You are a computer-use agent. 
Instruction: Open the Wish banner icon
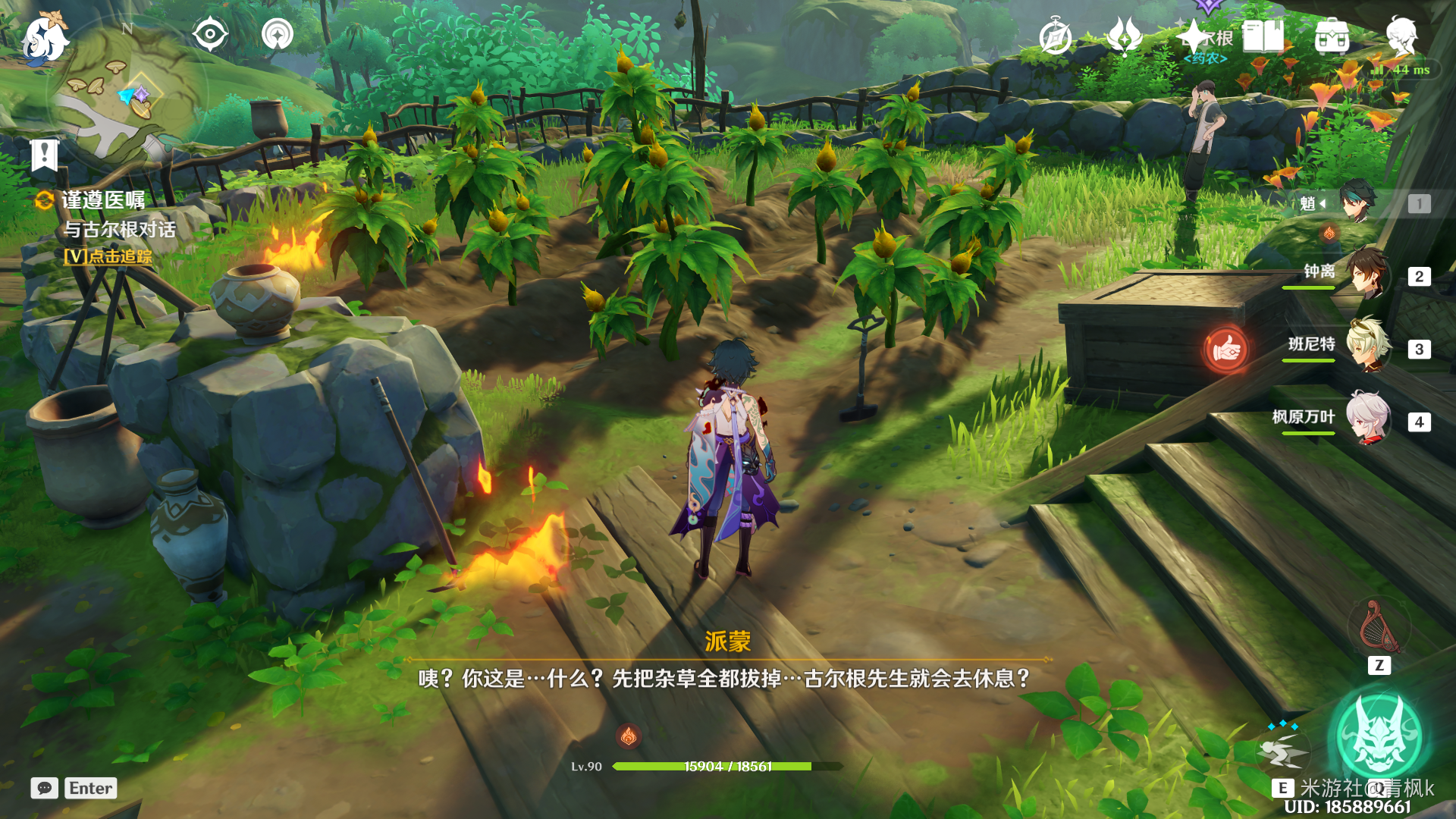click(x=1125, y=36)
